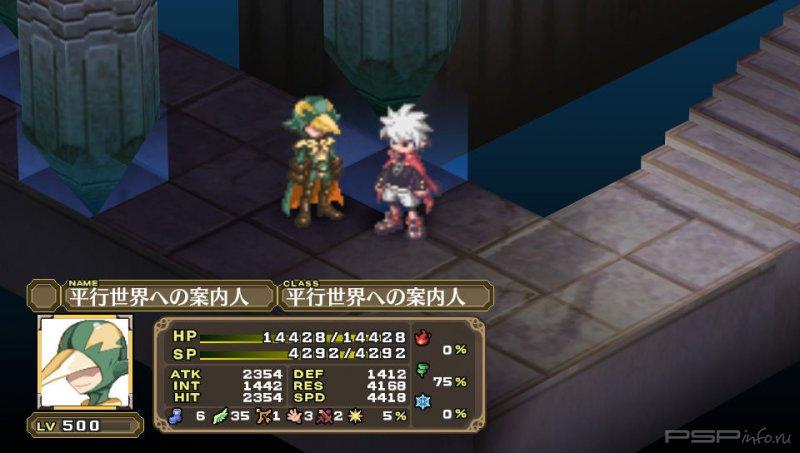Click the bow attack range icon
800x453 pixels.
click(x=263, y=415)
